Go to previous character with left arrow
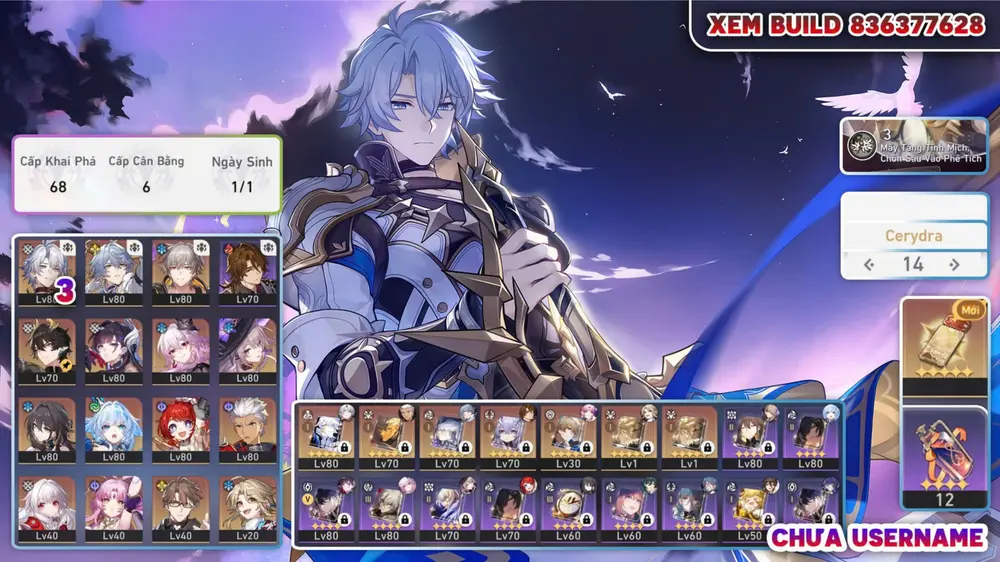Viewport: 1000px width, 562px height. tap(870, 265)
